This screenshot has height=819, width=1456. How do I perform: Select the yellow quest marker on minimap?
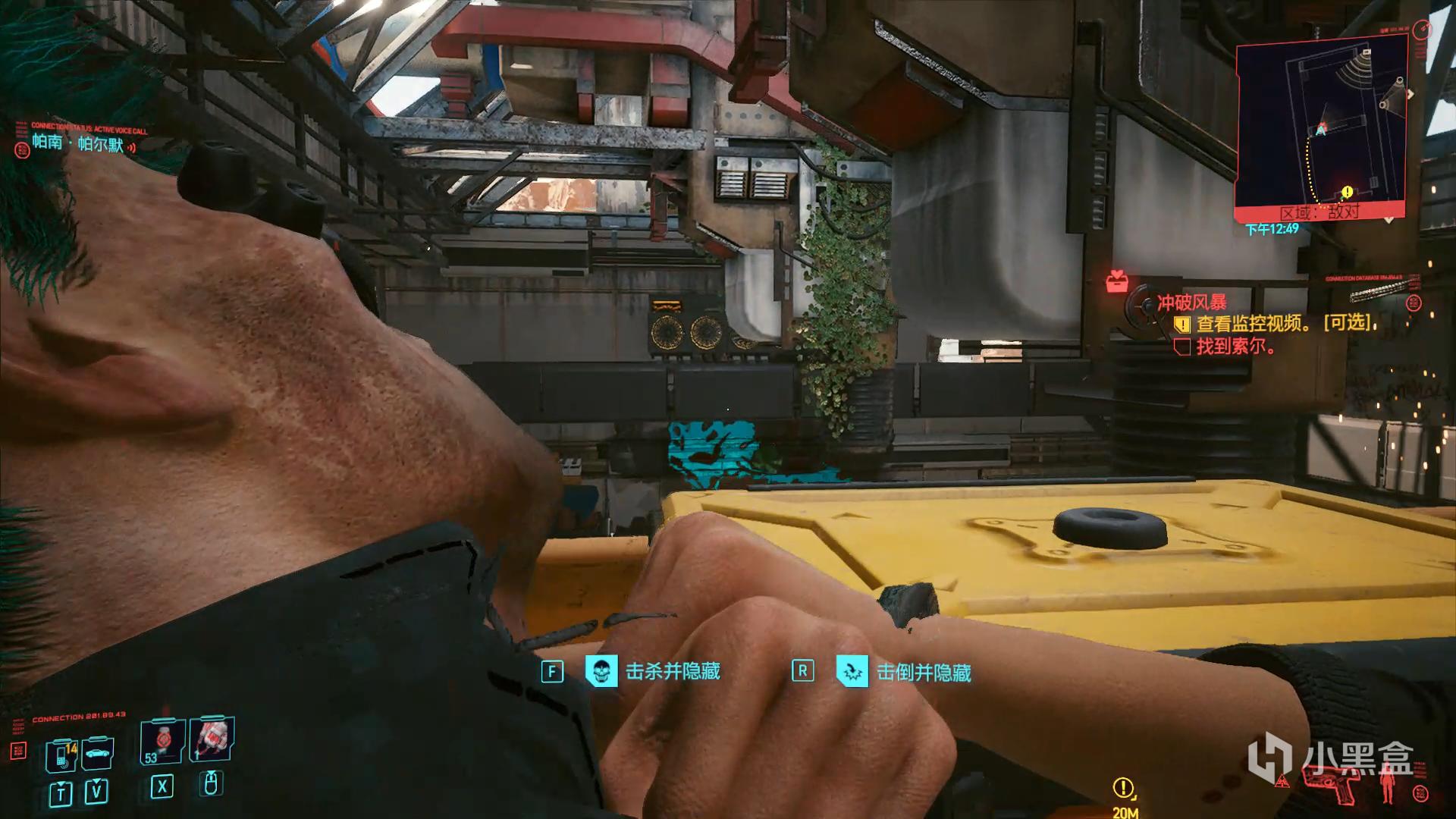tap(1347, 192)
